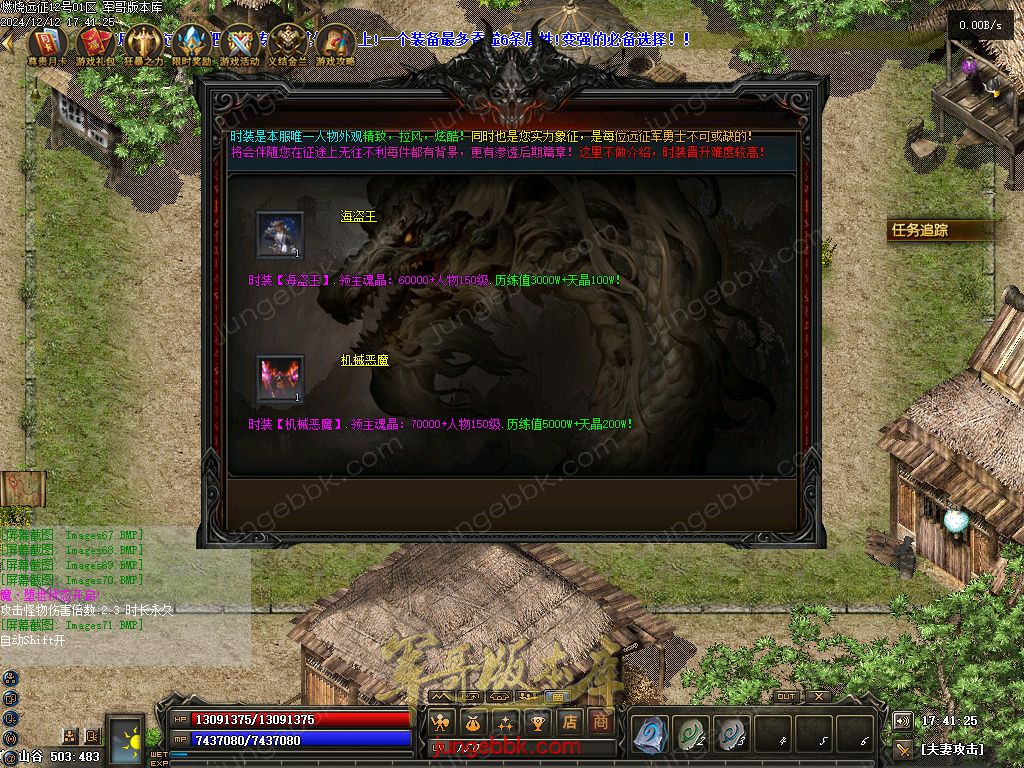Open the 游戏礼包 gift pack icon
Viewport: 1024px width, 768px height.
coord(95,43)
